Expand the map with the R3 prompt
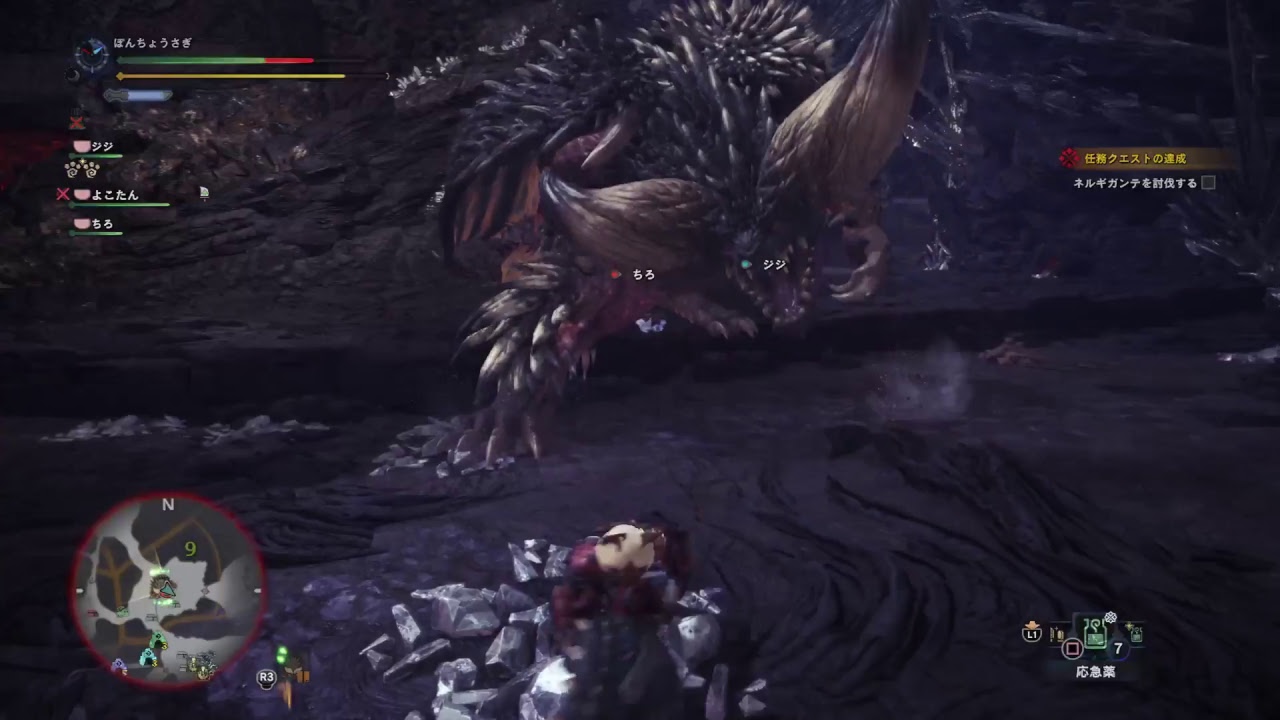This screenshot has width=1280, height=720. (266, 678)
